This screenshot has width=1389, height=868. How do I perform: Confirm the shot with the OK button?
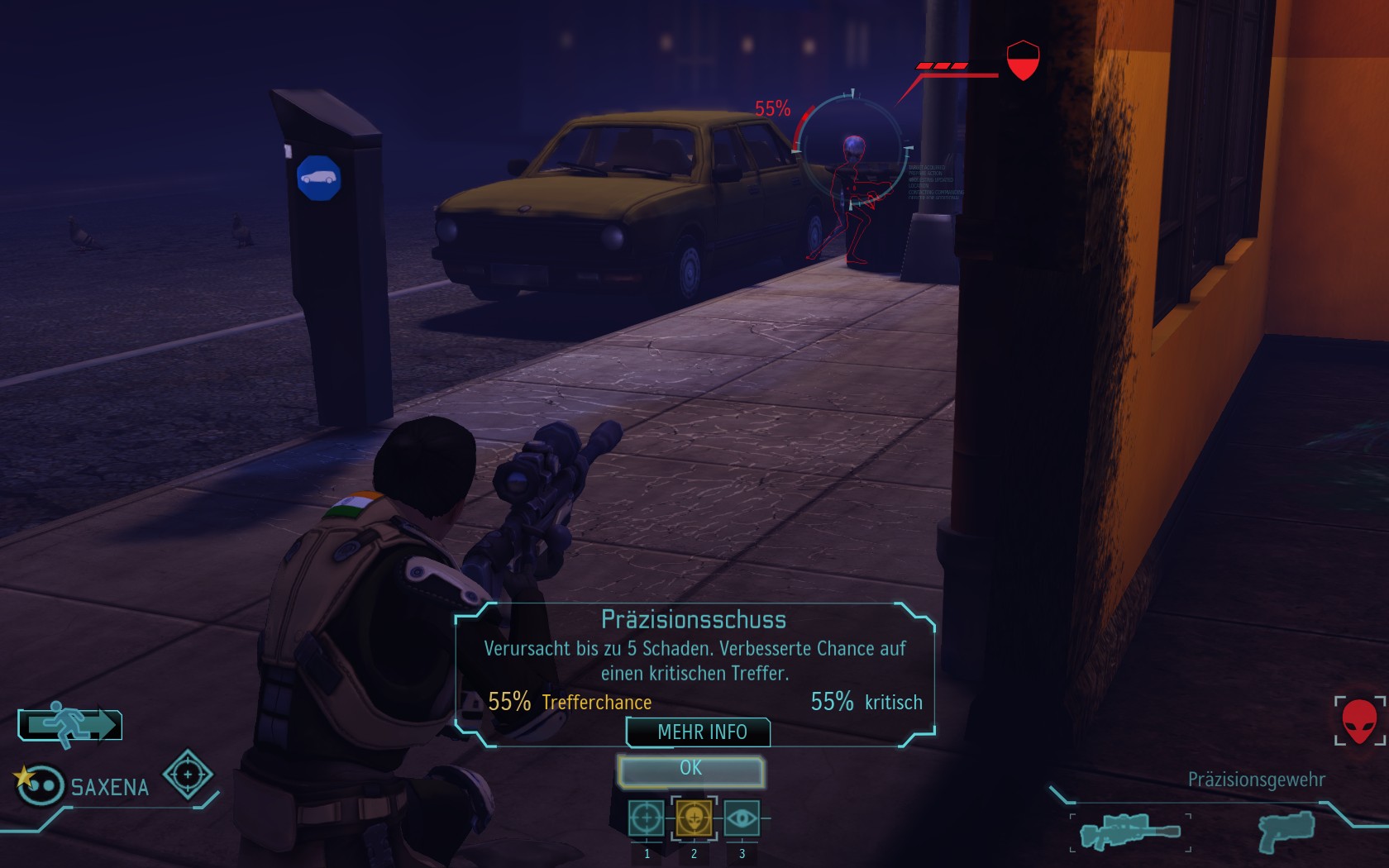(691, 770)
